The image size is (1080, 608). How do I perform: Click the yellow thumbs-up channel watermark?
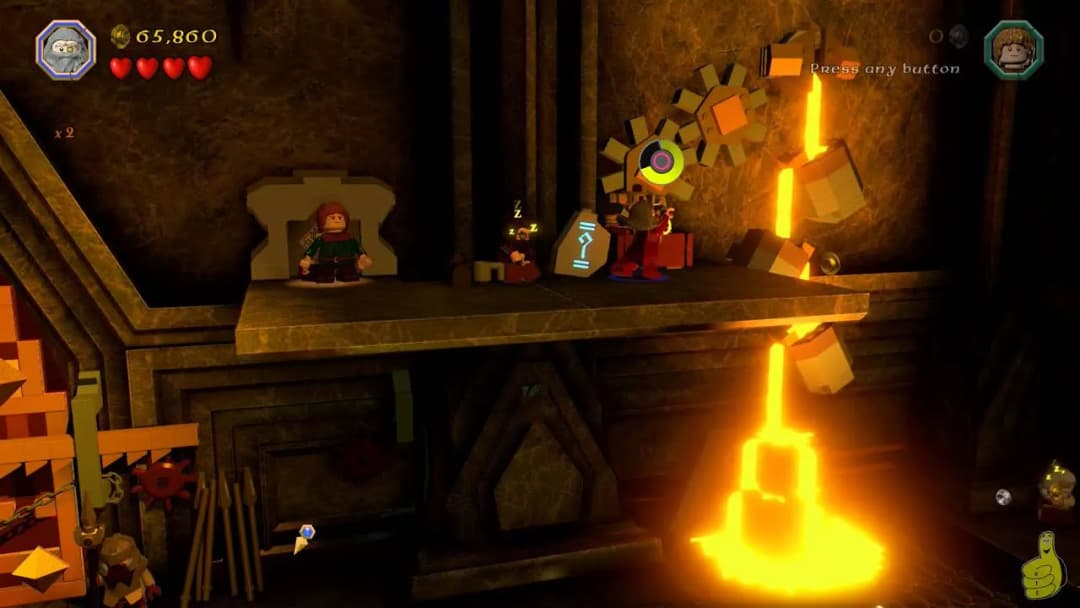[x=1043, y=567]
